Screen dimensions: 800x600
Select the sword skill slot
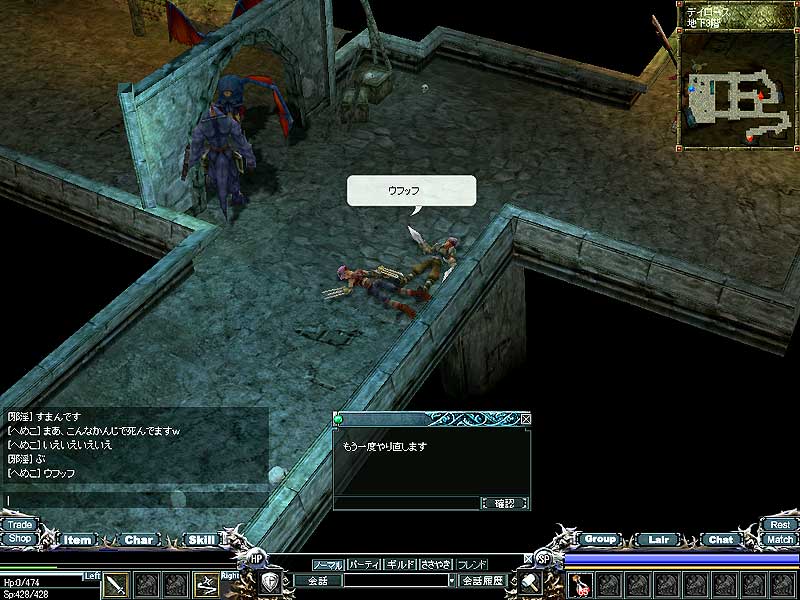pyautogui.click(x=117, y=584)
